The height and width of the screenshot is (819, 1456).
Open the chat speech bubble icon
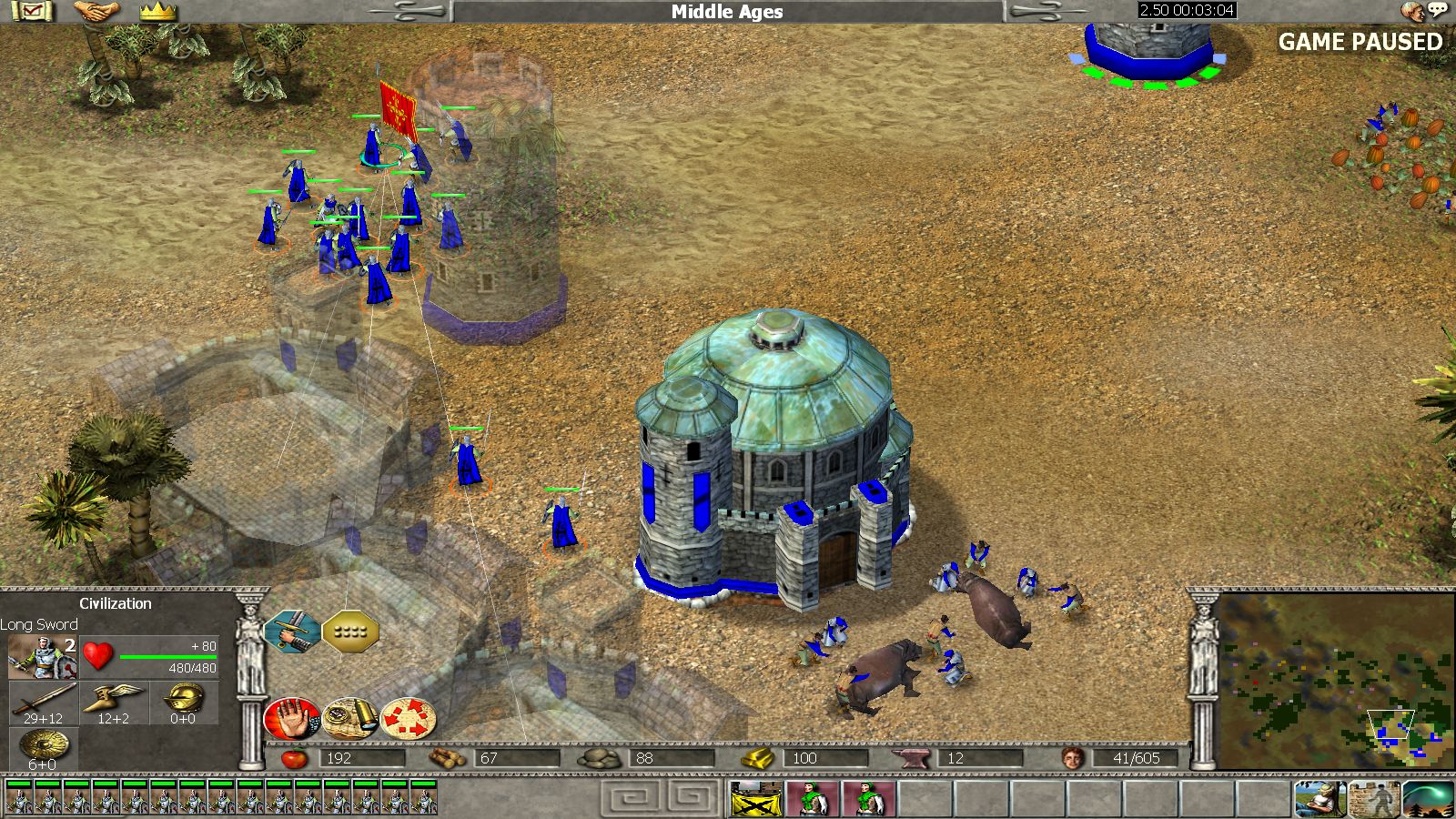click(x=1437, y=10)
